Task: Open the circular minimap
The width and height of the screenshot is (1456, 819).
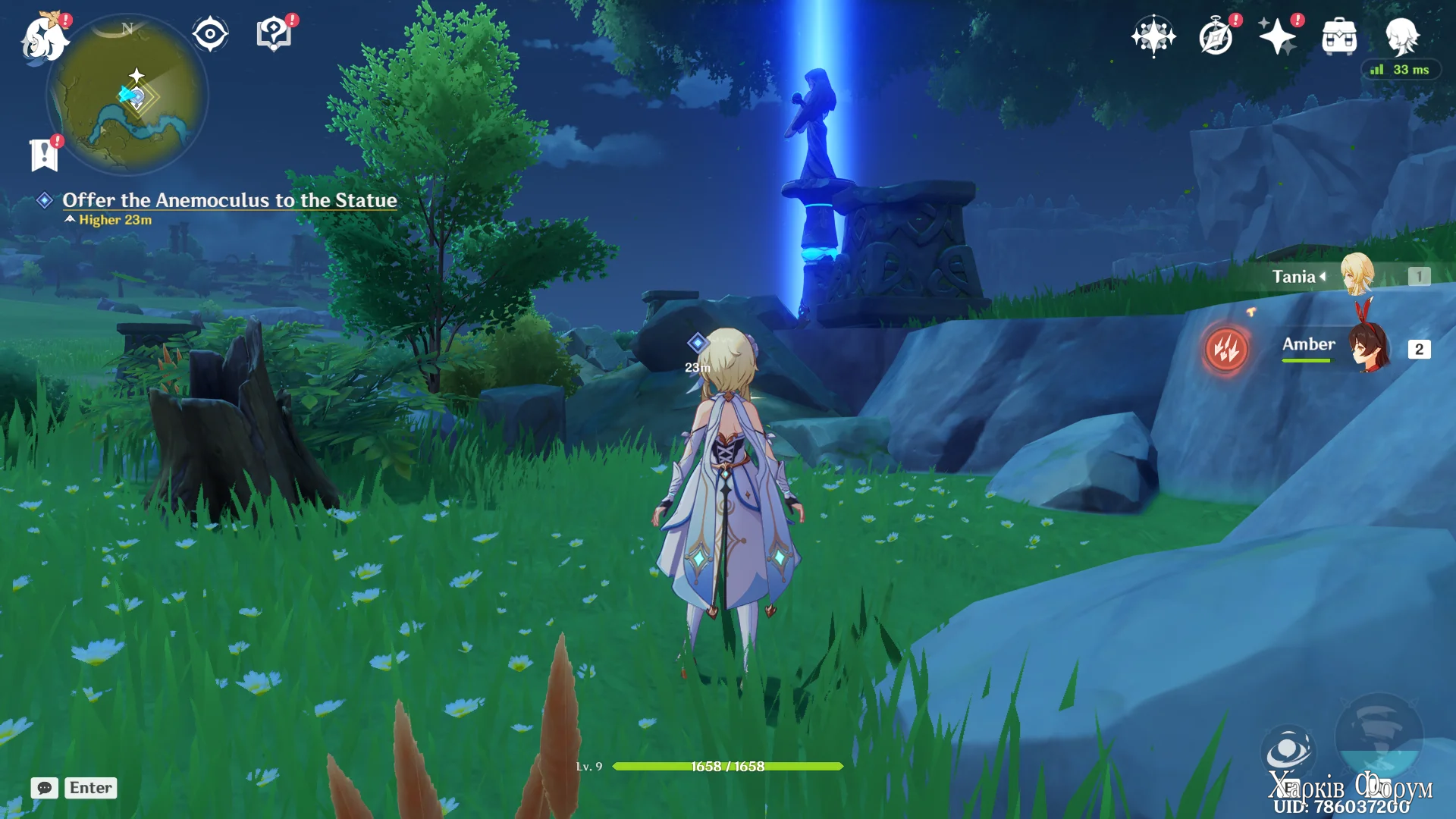Action: (x=127, y=95)
